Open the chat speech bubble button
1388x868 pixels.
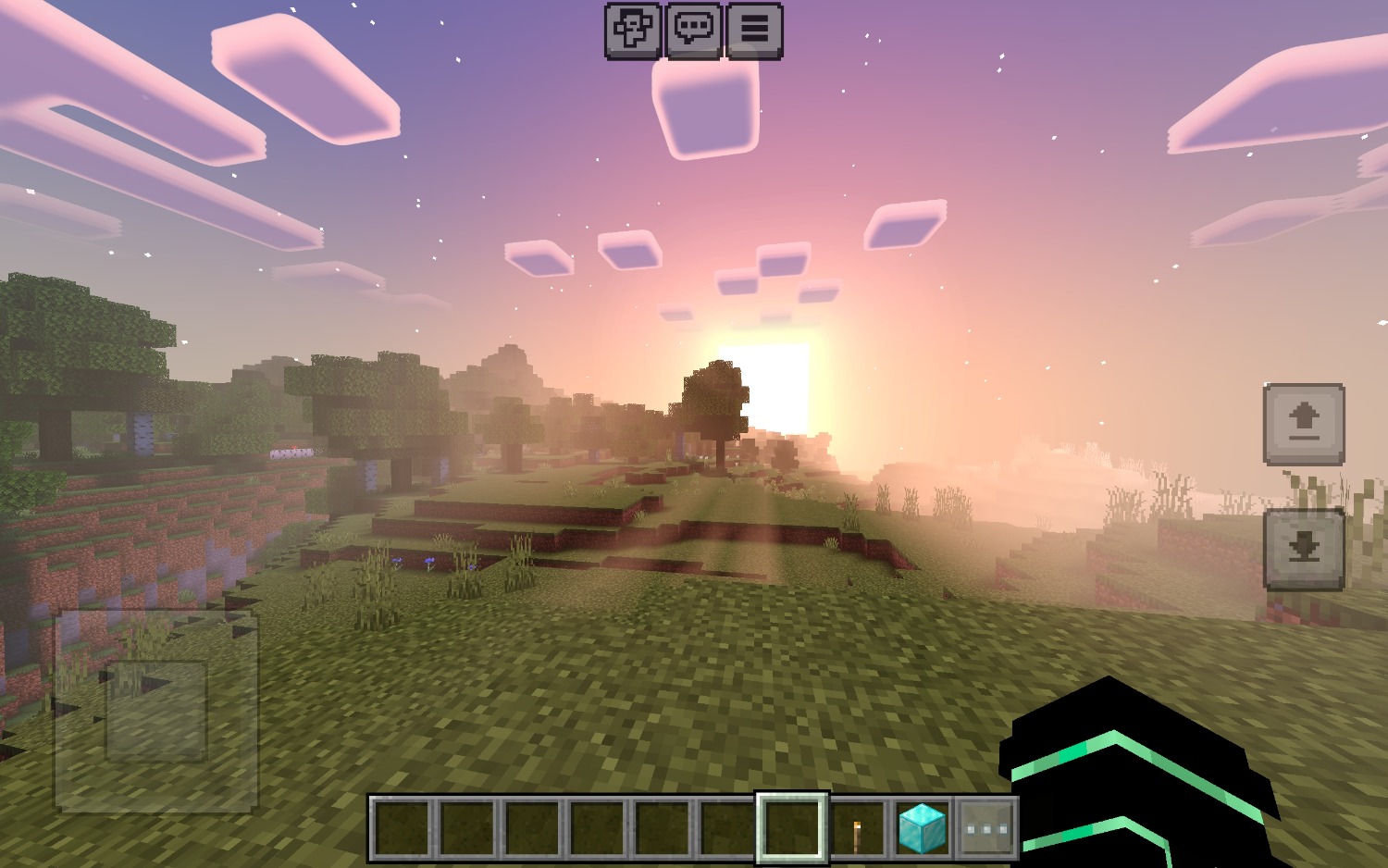pyautogui.click(x=693, y=30)
